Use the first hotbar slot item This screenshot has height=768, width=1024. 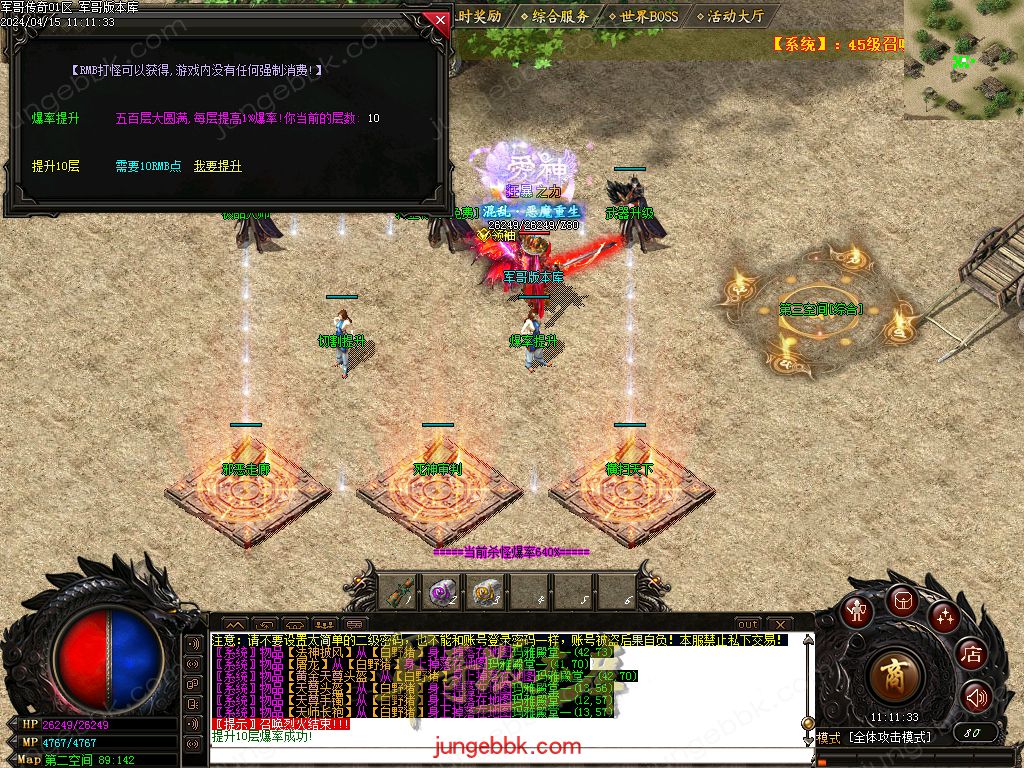[402, 593]
